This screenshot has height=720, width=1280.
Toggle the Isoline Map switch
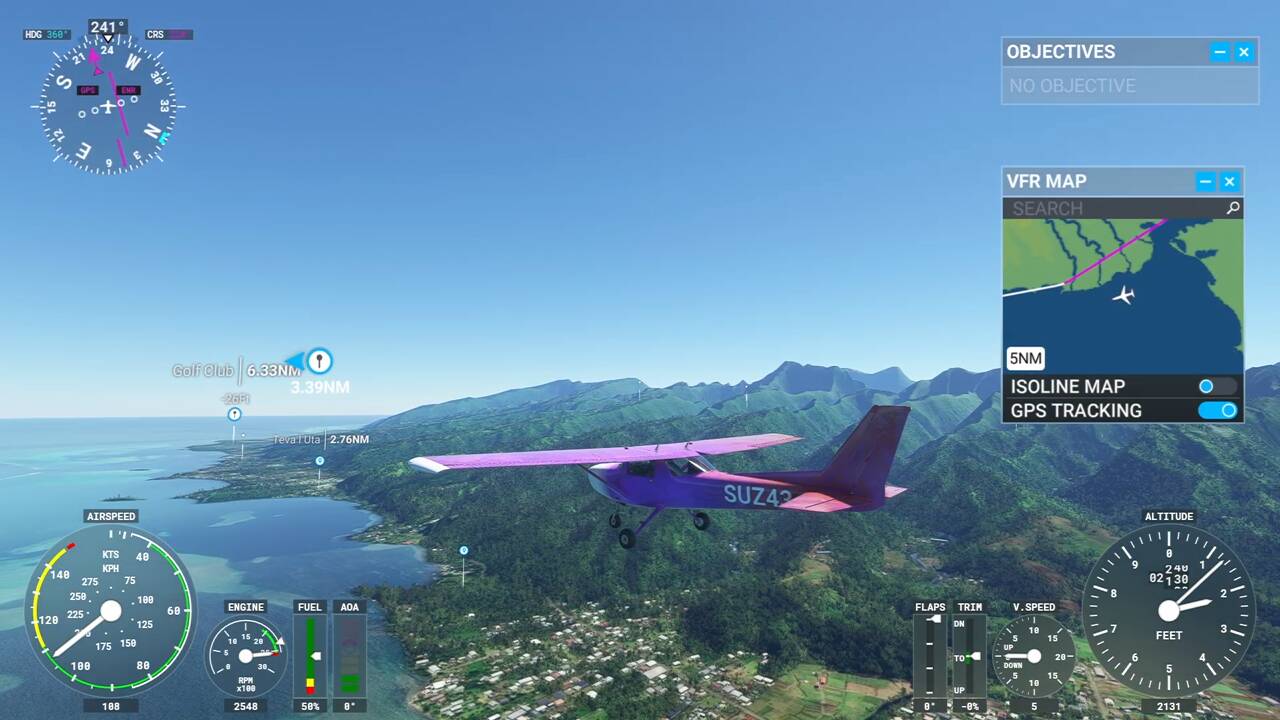click(1216, 387)
